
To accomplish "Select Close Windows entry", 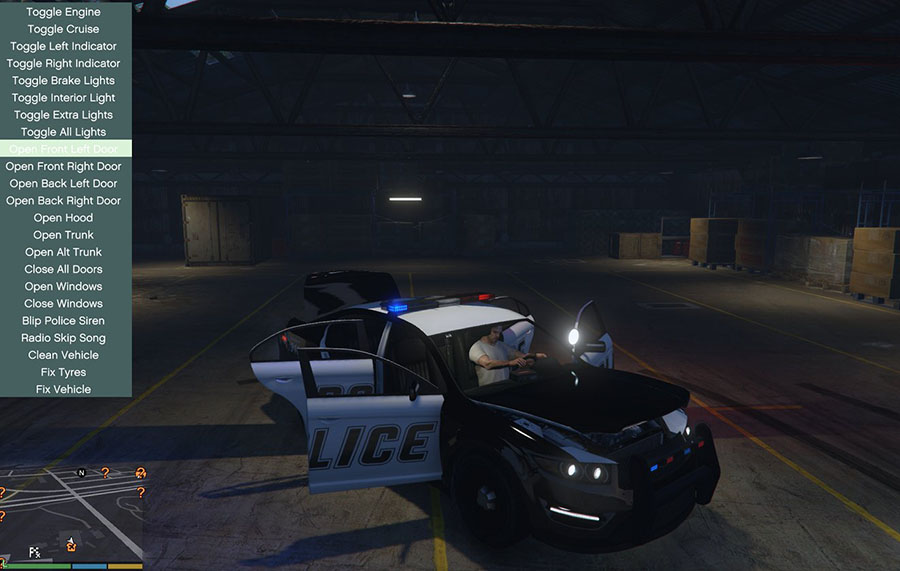I will pyautogui.click(x=64, y=303).
